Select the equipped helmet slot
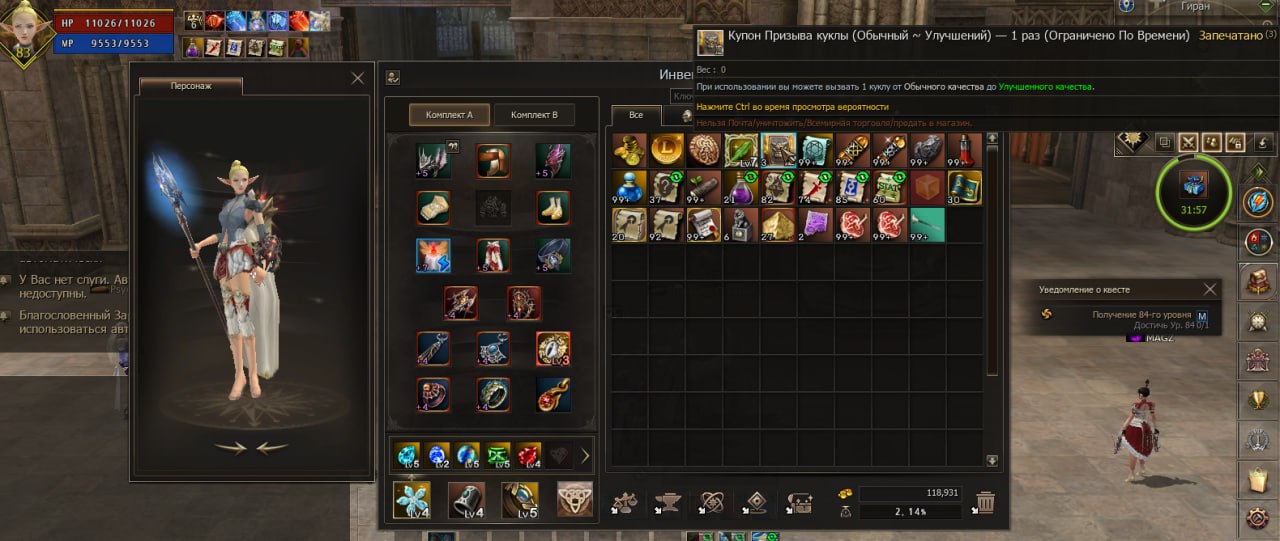This screenshot has height=541, width=1280. 434,160
